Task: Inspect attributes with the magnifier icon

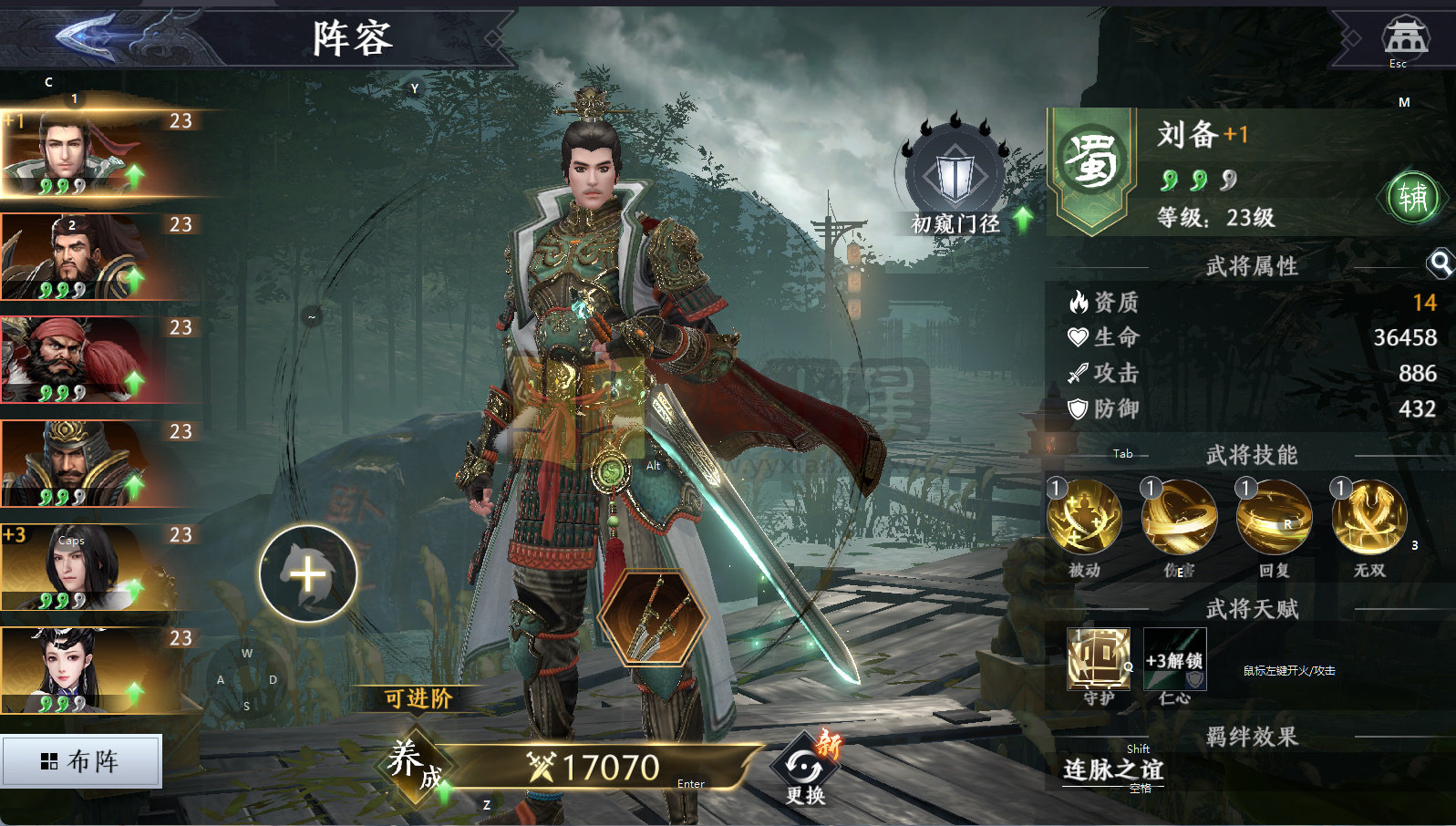Action: tap(1440, 264)
